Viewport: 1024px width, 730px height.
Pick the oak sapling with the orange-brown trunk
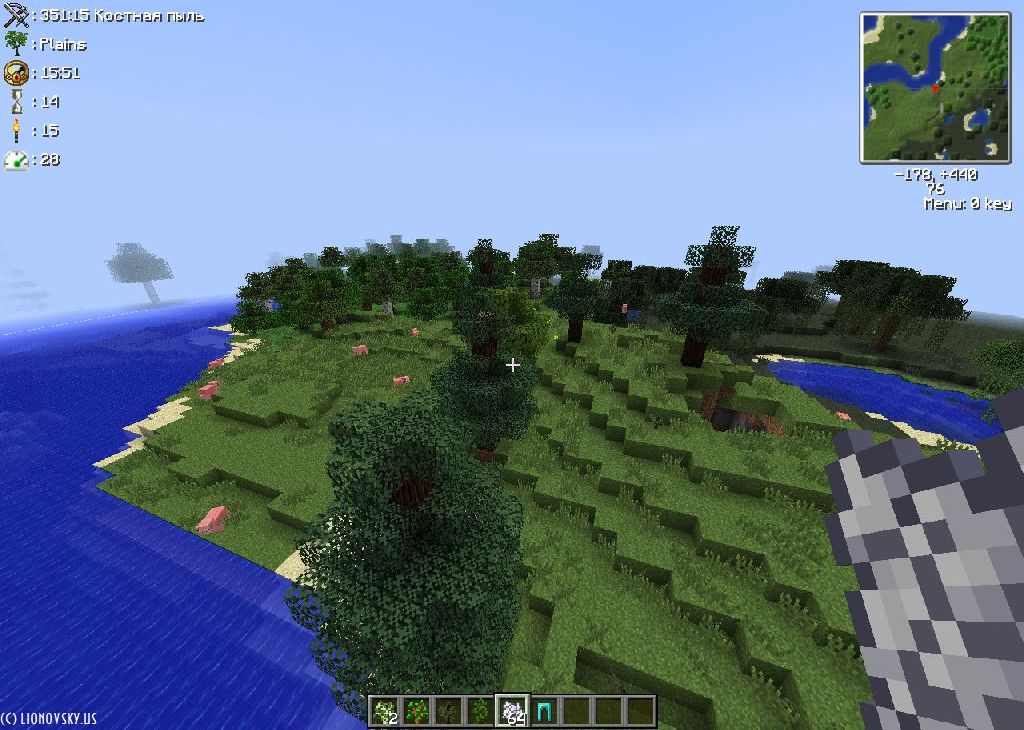[x=417, y=711]
